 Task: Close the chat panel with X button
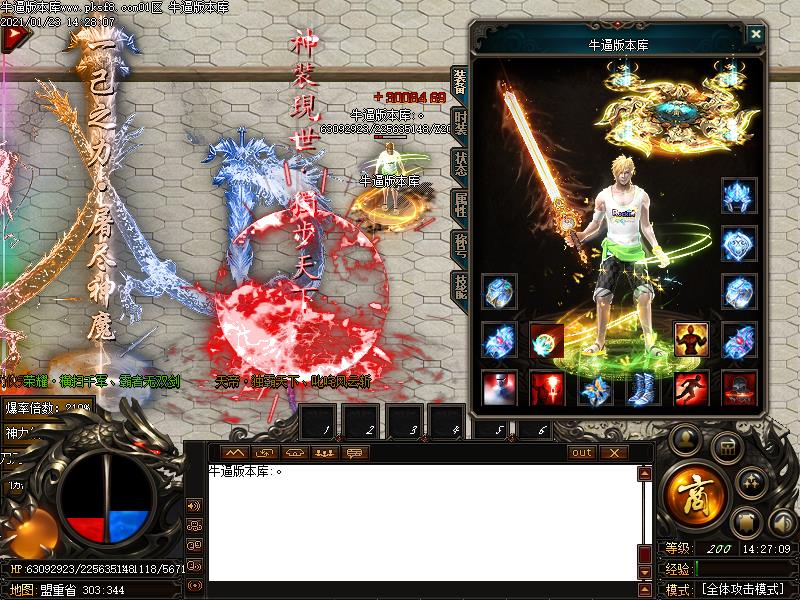[614, 453]
